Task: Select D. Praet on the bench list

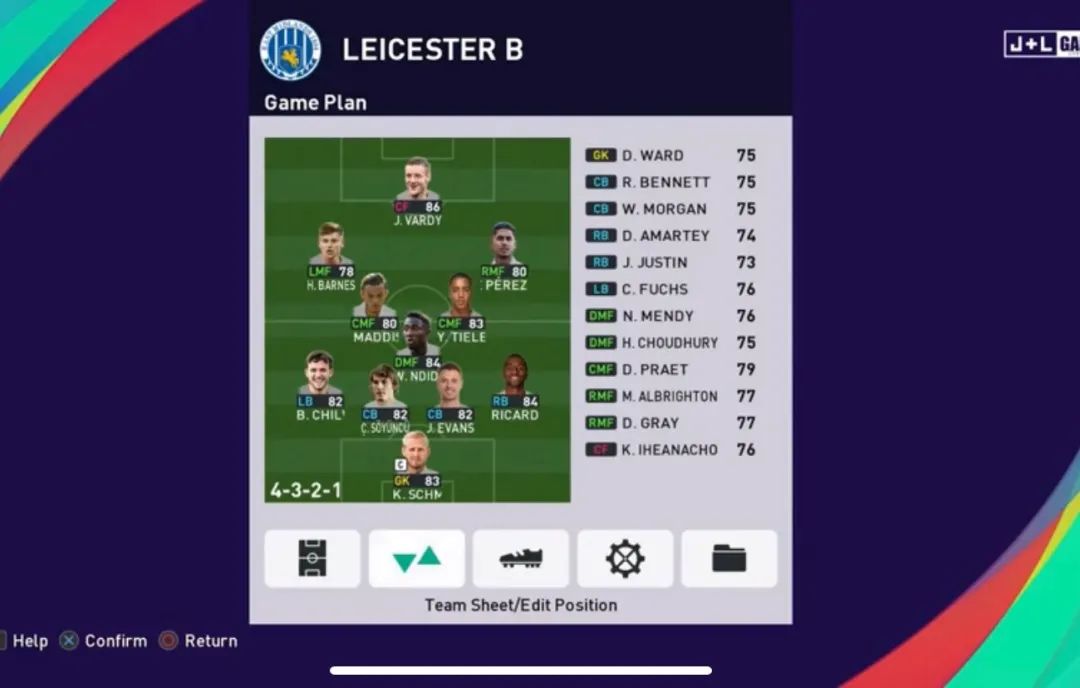Action: (670, 370)
